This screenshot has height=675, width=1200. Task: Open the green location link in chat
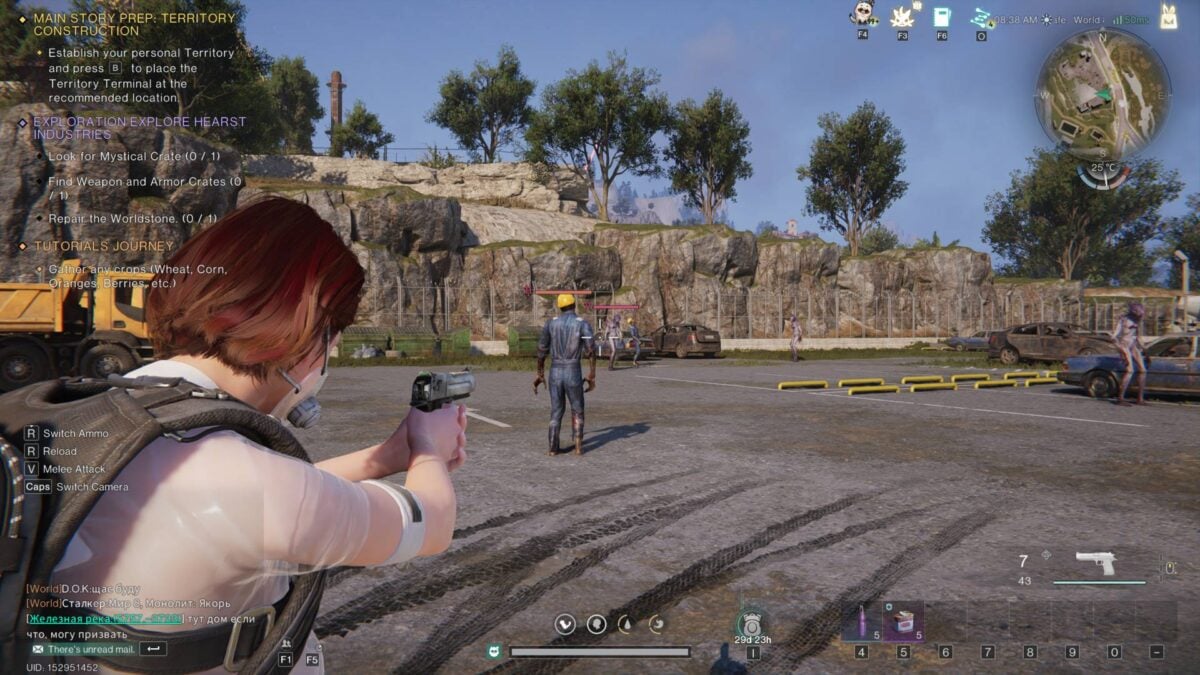click(x=105, y=619)
